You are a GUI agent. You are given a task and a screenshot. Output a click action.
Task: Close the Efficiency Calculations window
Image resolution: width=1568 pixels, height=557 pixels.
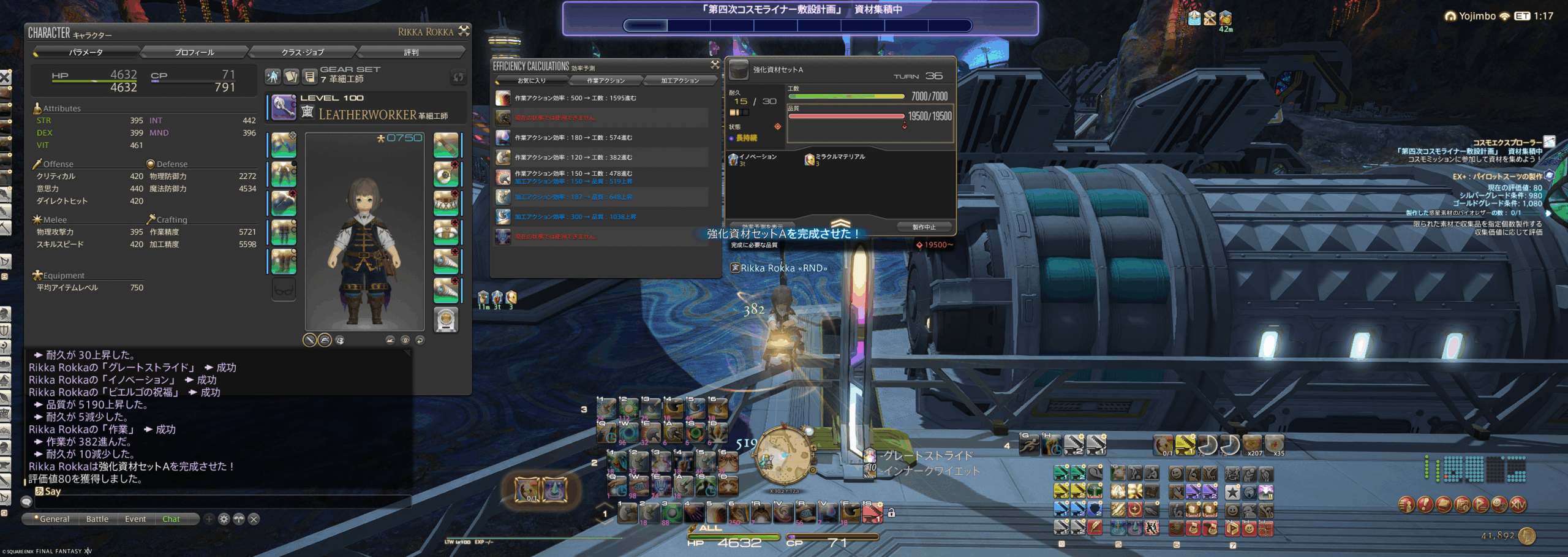pos(714,64)
